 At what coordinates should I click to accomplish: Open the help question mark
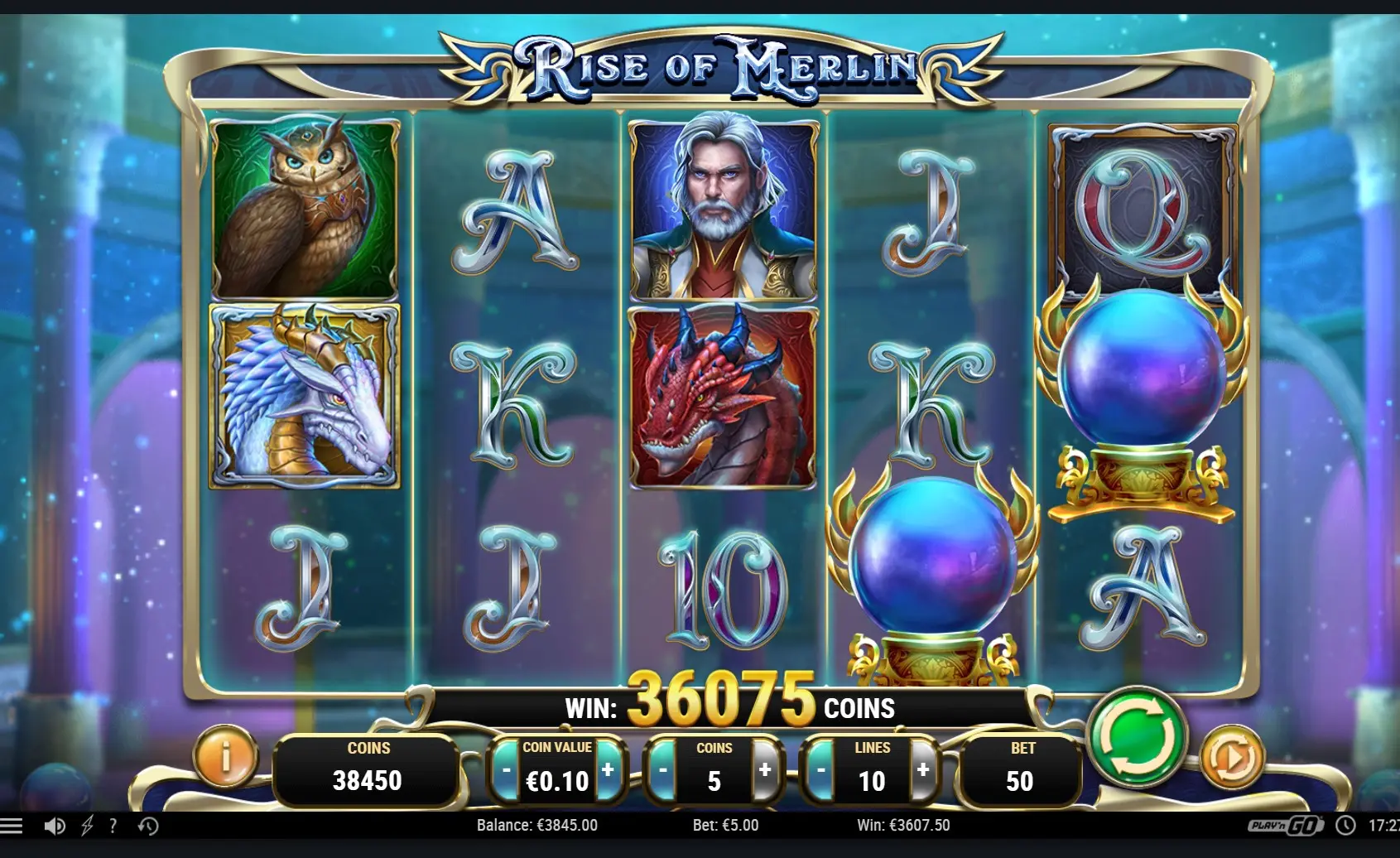[x=113, y=826]
